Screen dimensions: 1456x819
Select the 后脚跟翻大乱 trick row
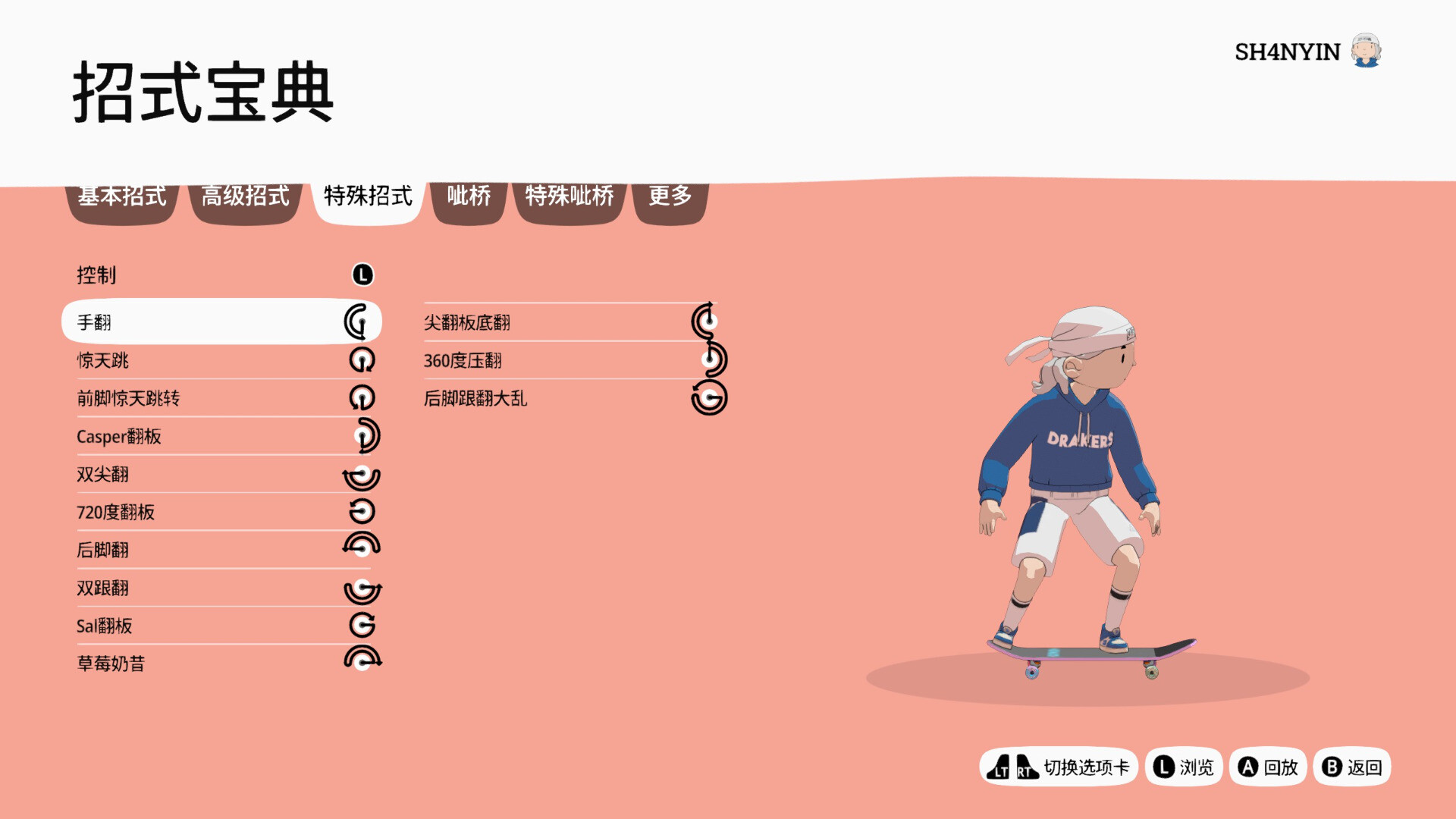point(569,398)
